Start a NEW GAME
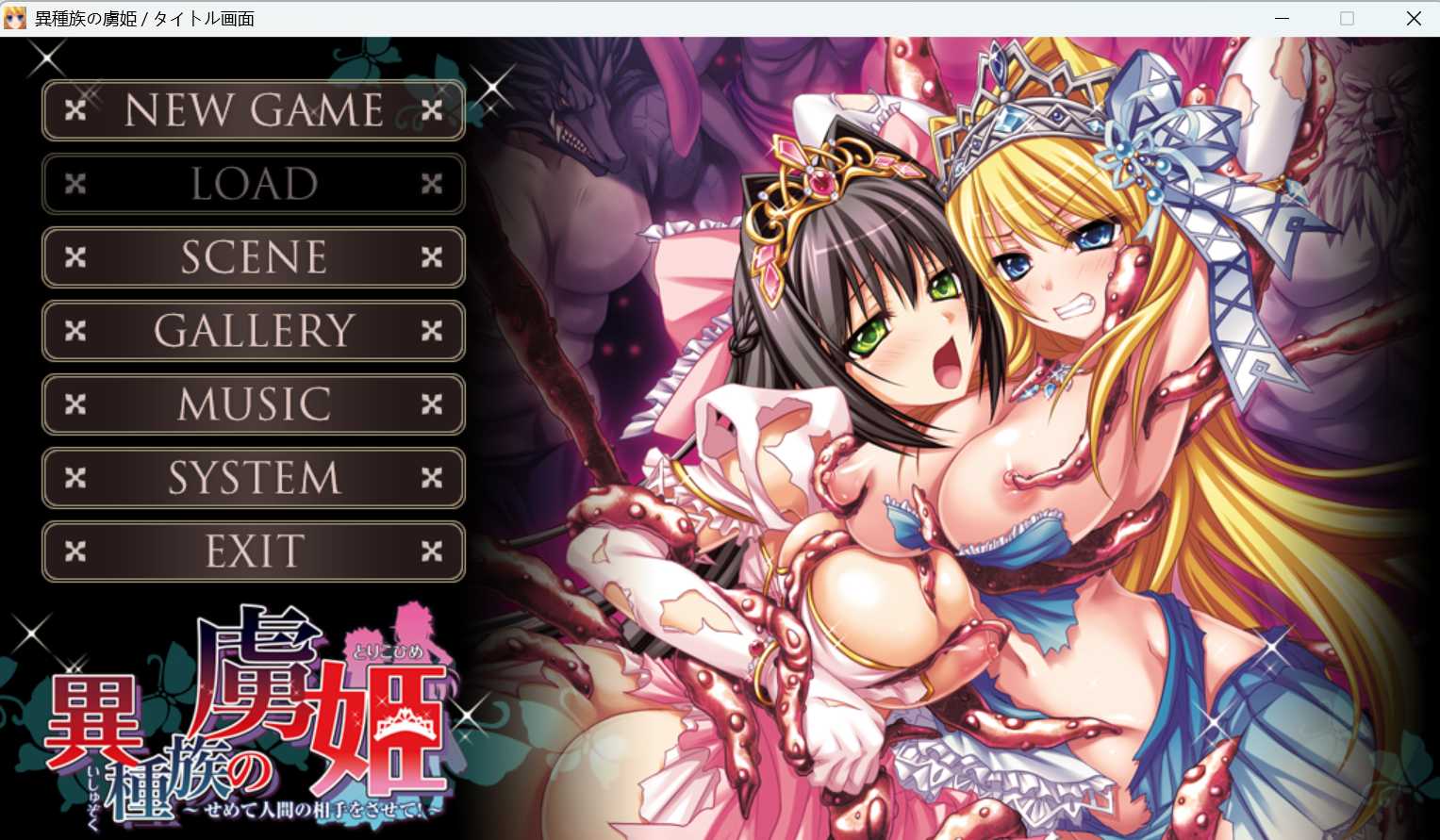Screen dimensions: 1440x840 [x=253, y=109]
